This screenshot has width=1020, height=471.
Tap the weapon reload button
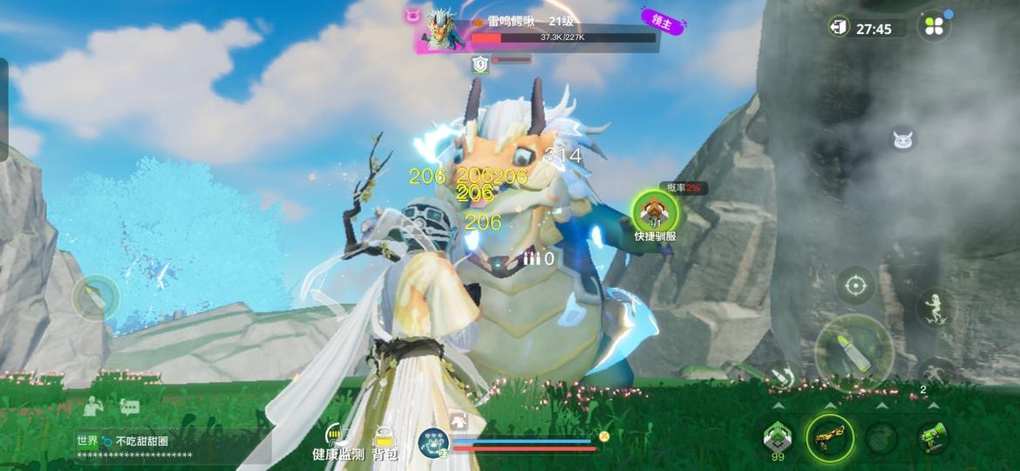click(x=783, y=377)
